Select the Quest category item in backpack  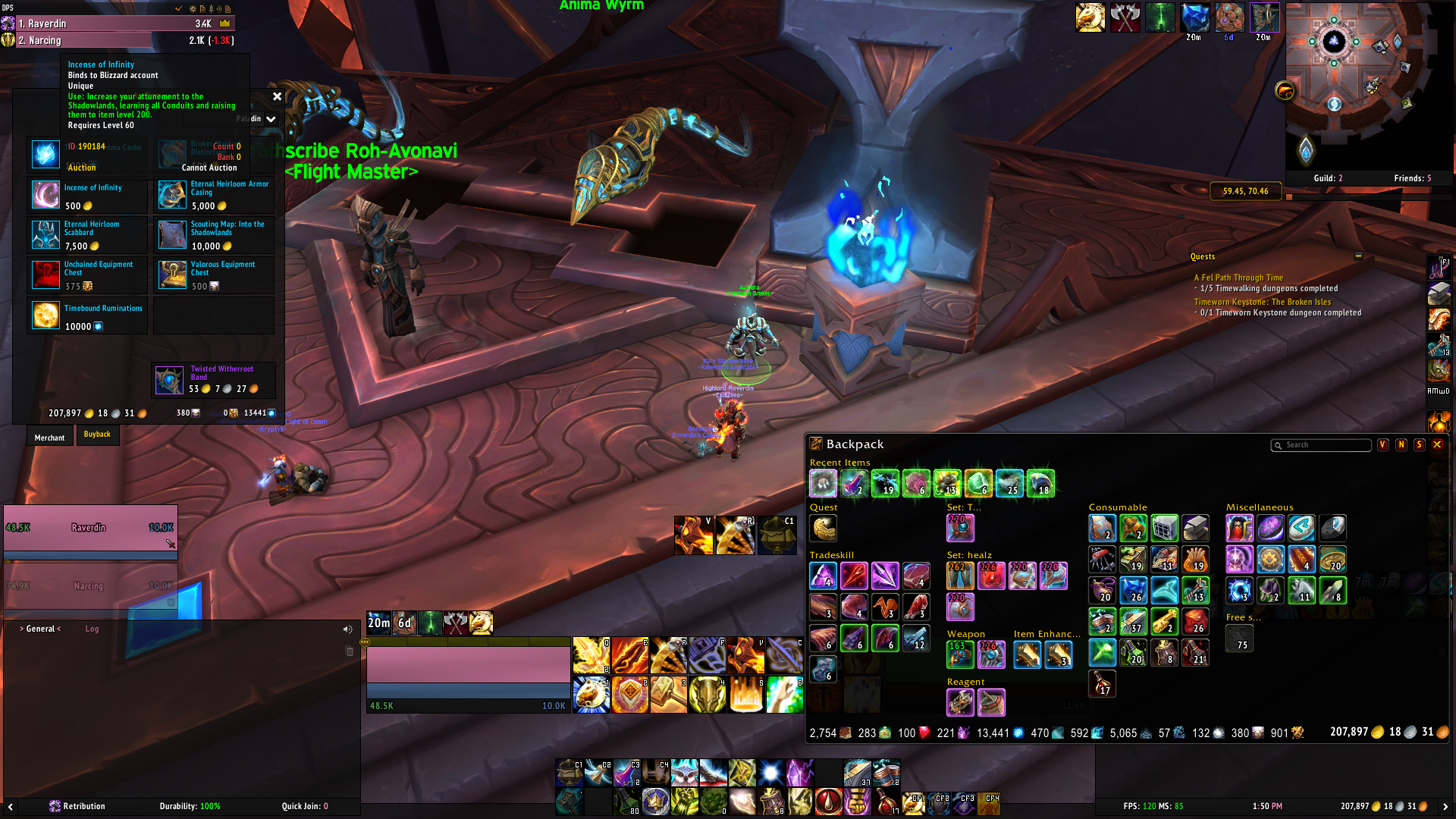coord(823,528)
